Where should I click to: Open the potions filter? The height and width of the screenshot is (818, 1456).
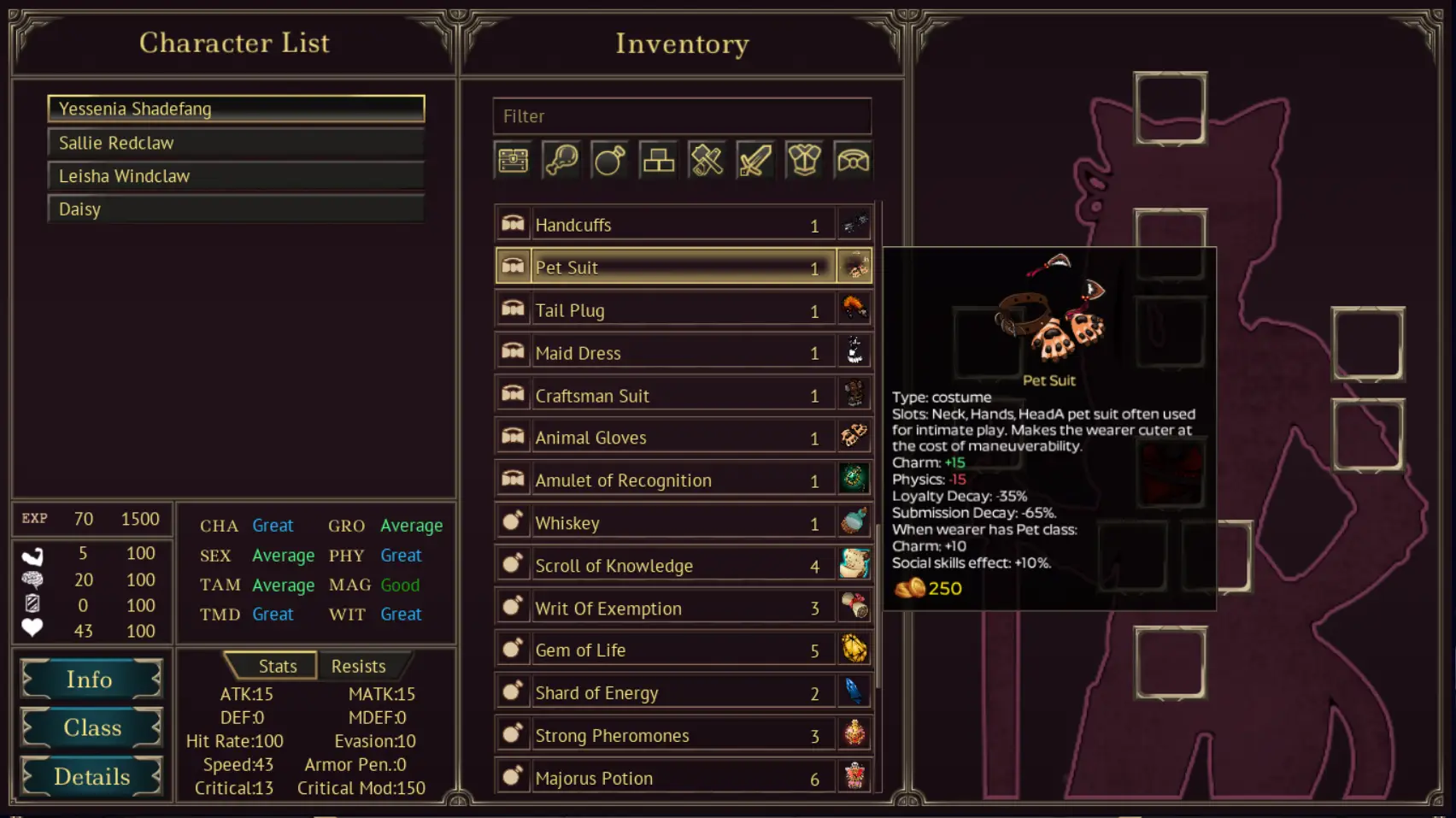(609, 160)
